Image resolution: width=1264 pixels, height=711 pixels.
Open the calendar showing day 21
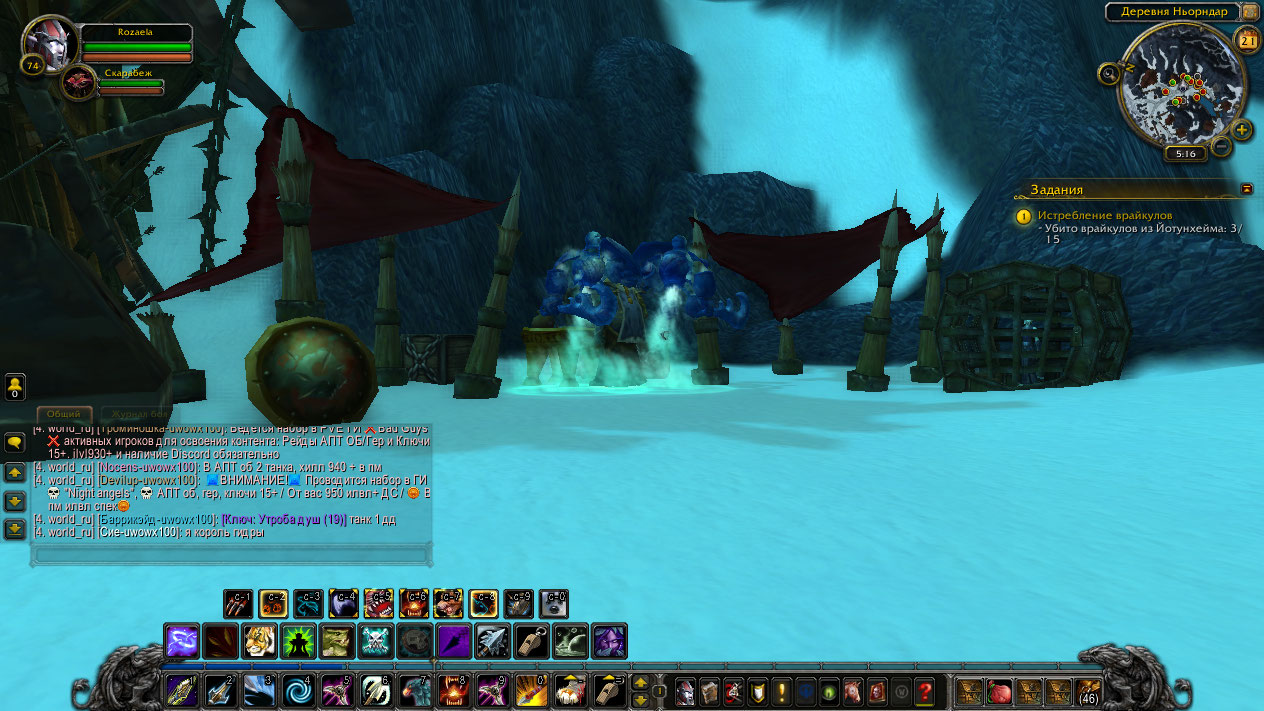click(1248, 40)
